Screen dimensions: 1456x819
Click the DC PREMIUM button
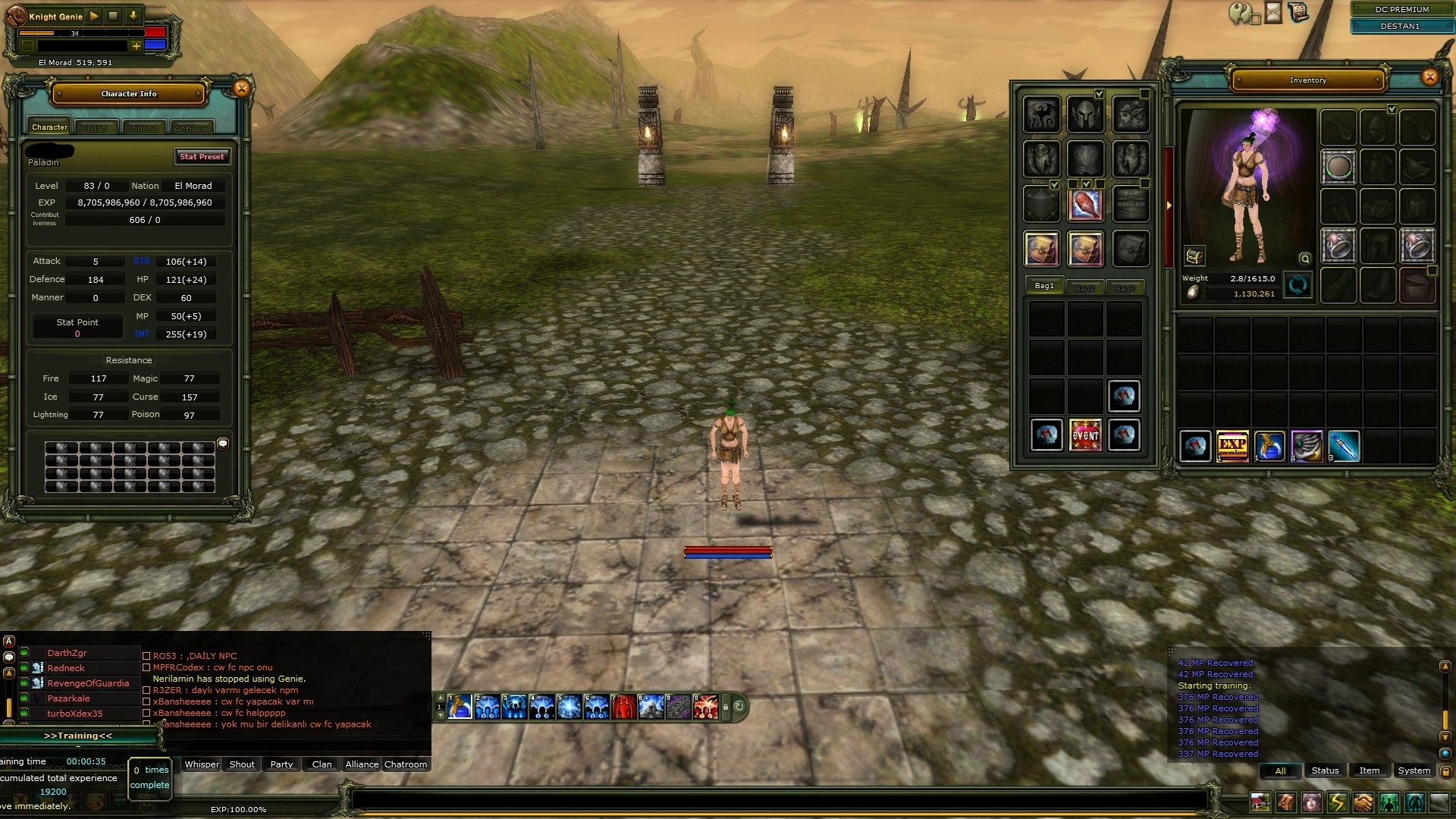(1401, 9)
